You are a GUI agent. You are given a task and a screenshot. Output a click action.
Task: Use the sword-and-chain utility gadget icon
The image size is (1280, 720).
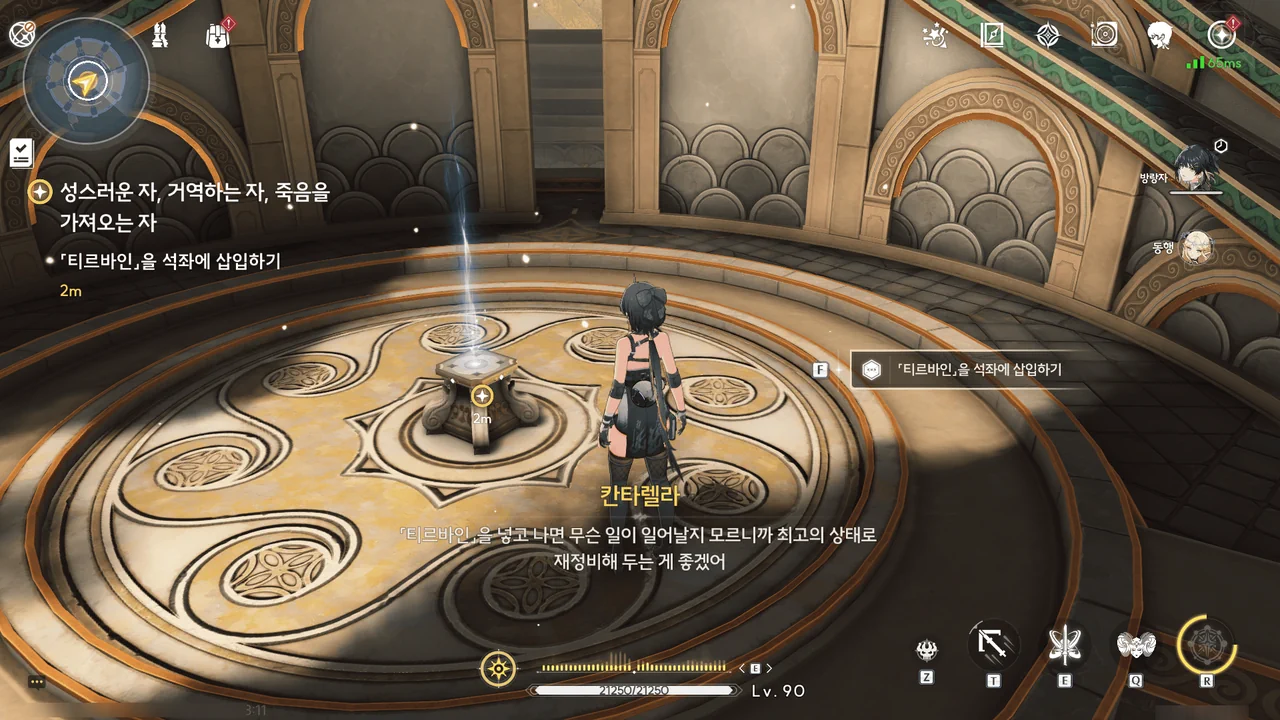pyautogui.click(x=994, y=644)
